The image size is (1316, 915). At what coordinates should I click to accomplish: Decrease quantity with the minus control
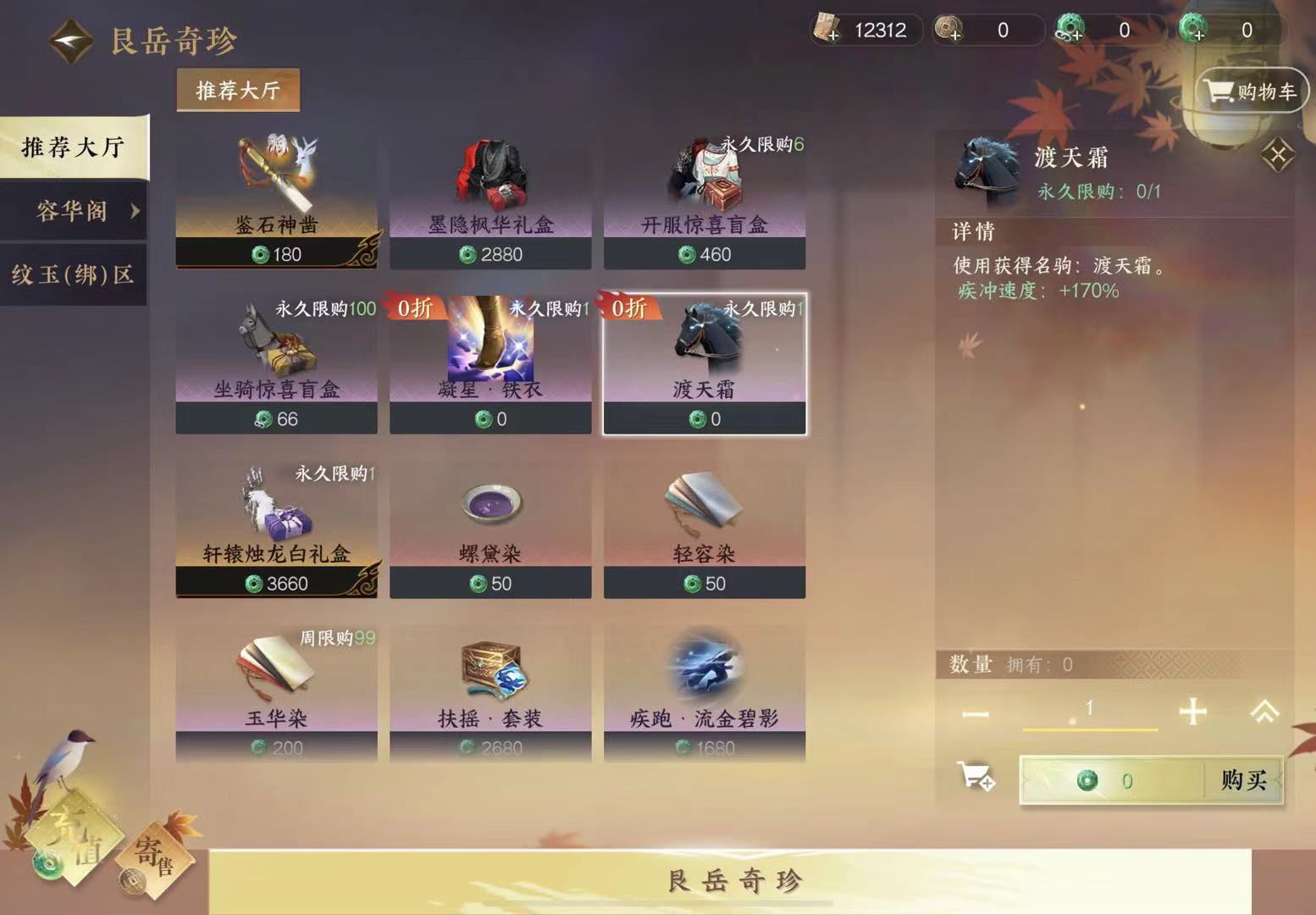point(976,713)
